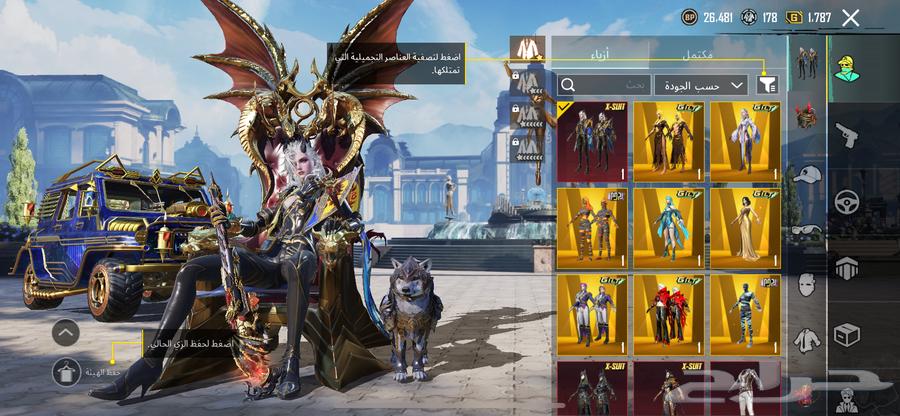Open the owned-cosmetics filter funnel button
This screenshot has height=416, width=900.
point(767,86)
